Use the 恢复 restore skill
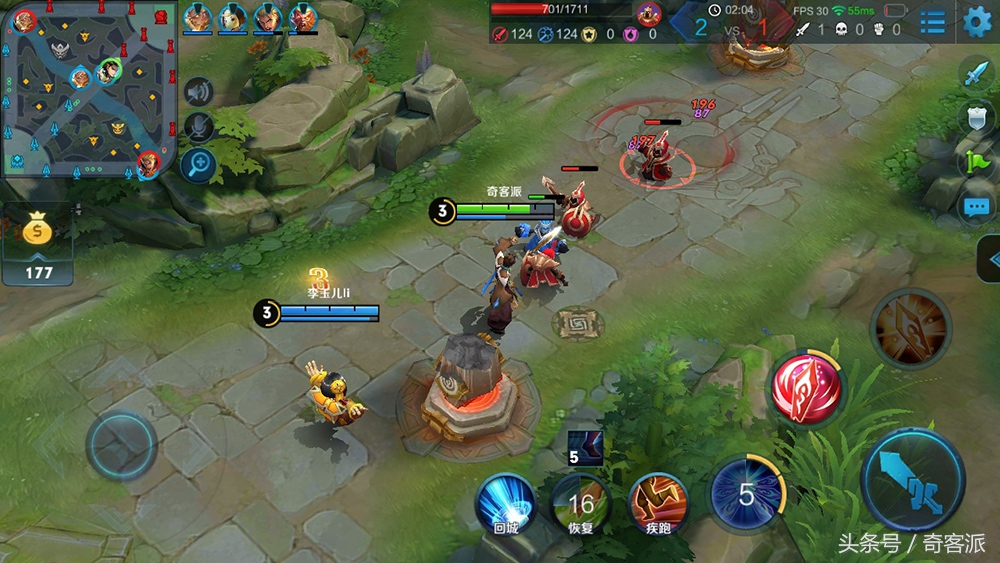Image resolution: width=1000 pixels, height=563 pixels. coord(581,505)
